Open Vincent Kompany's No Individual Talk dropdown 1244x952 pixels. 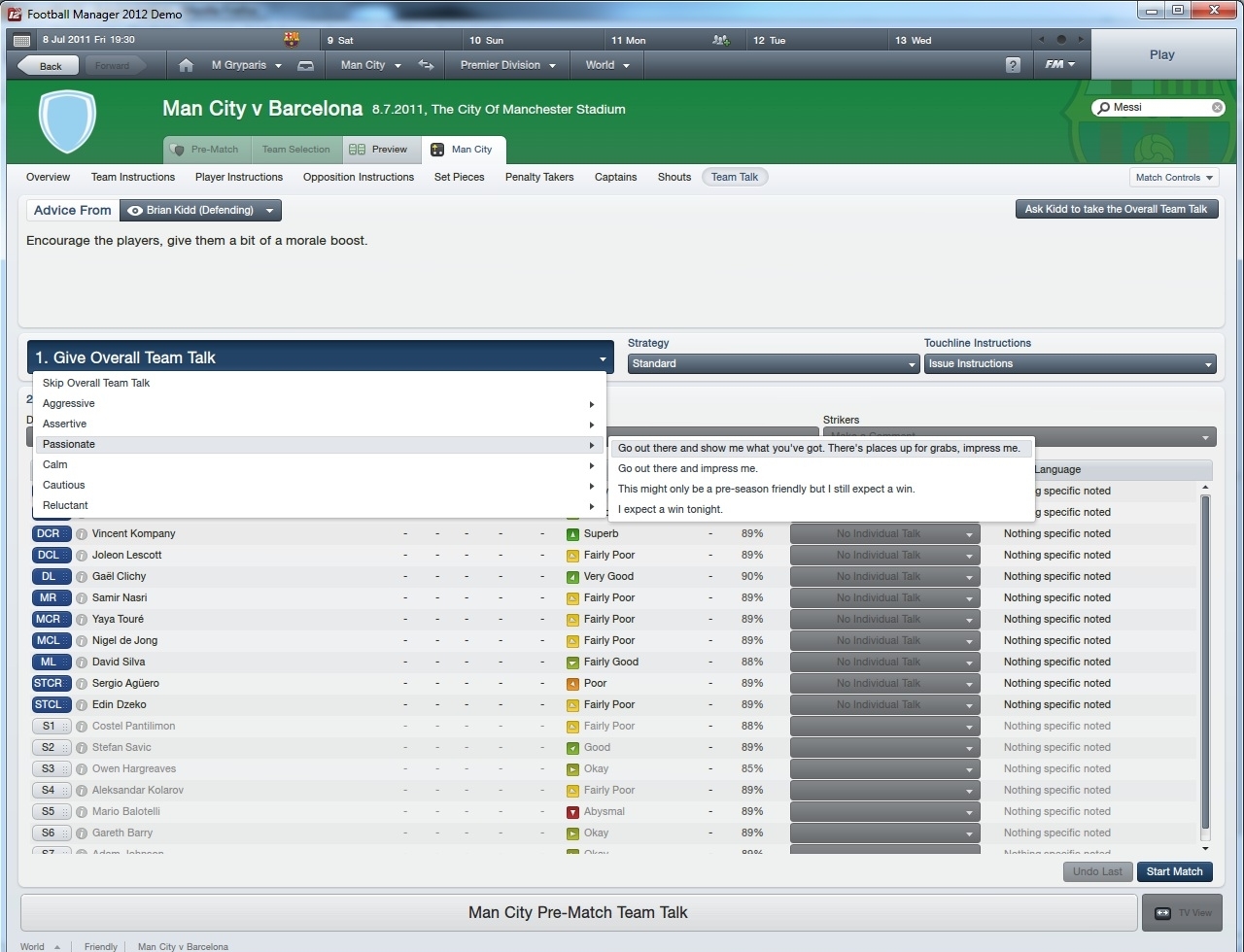884,533
